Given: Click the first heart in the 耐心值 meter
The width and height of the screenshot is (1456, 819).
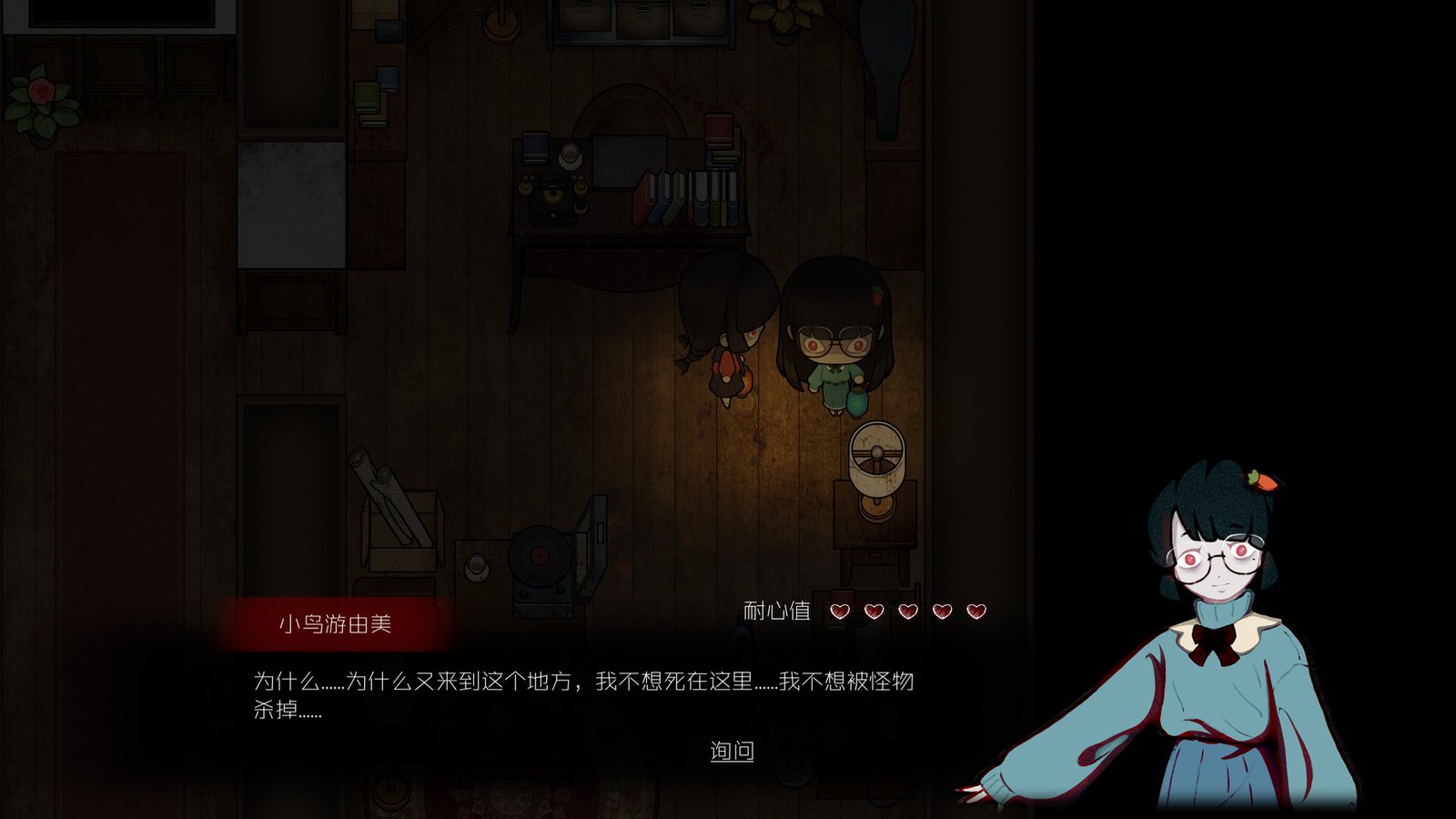Looking at the screenshot, I should 839,612.
